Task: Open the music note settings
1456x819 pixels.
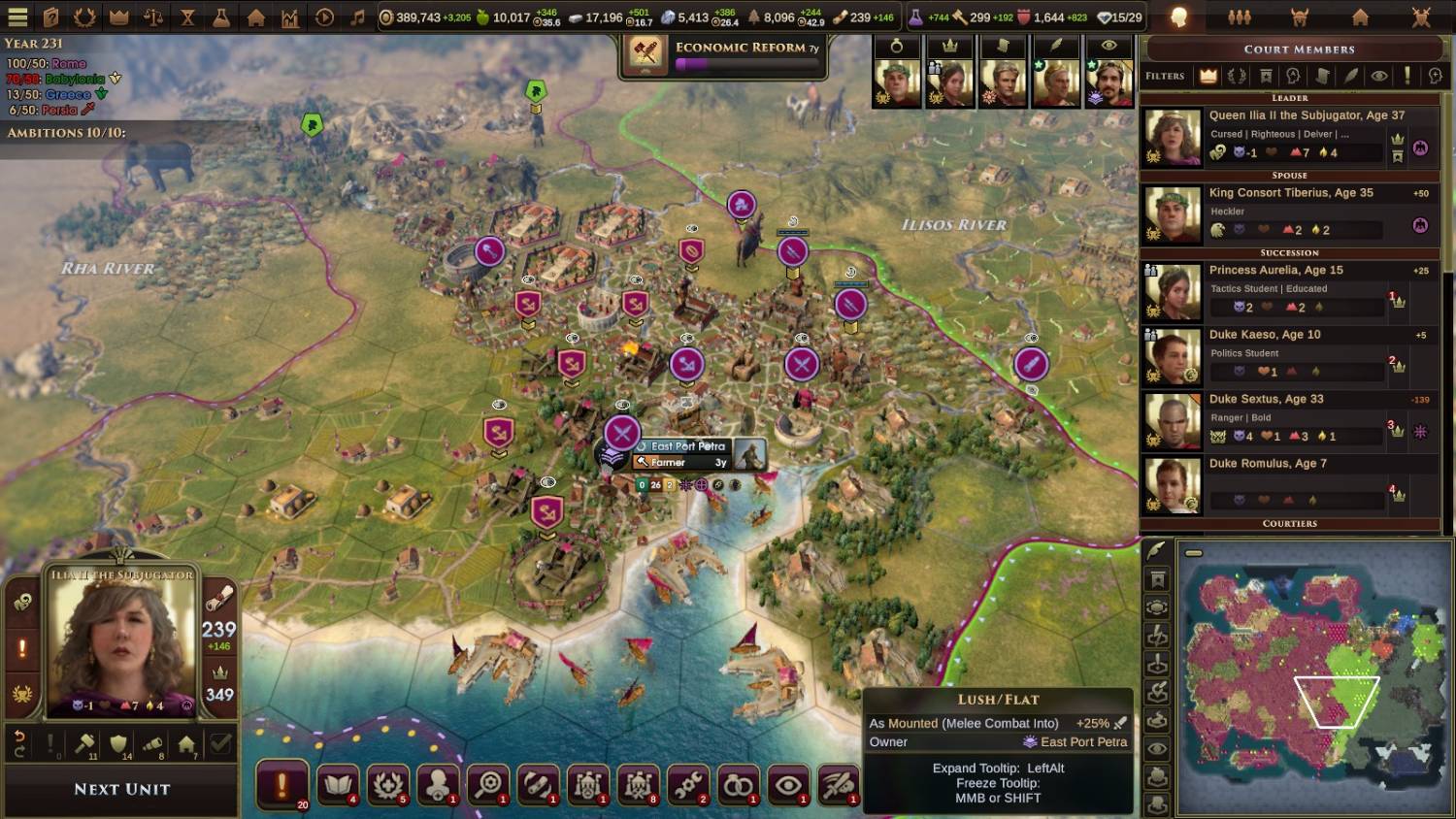Action: point(357,17)
